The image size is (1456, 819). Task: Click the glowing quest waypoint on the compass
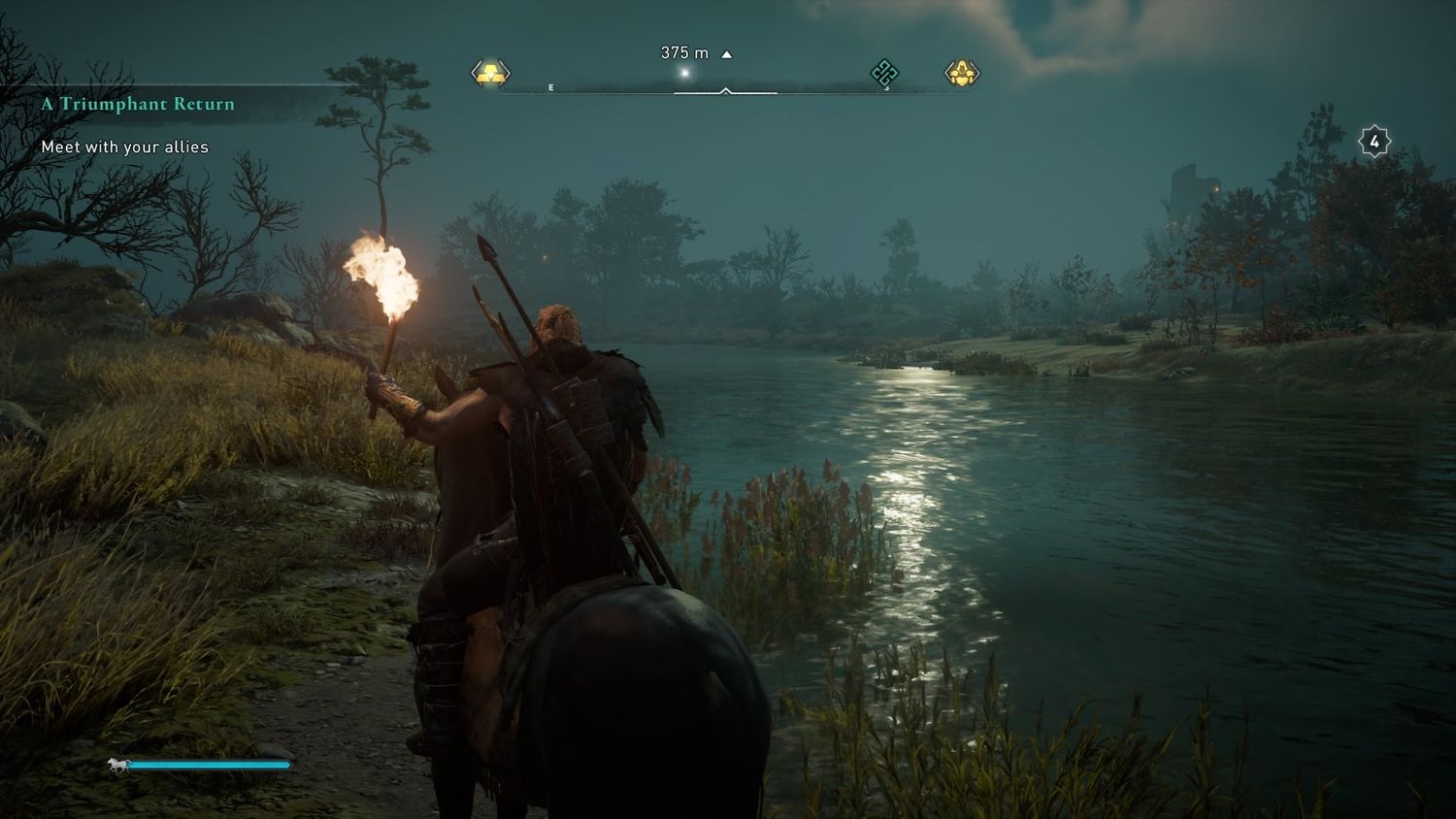(684, 74)
